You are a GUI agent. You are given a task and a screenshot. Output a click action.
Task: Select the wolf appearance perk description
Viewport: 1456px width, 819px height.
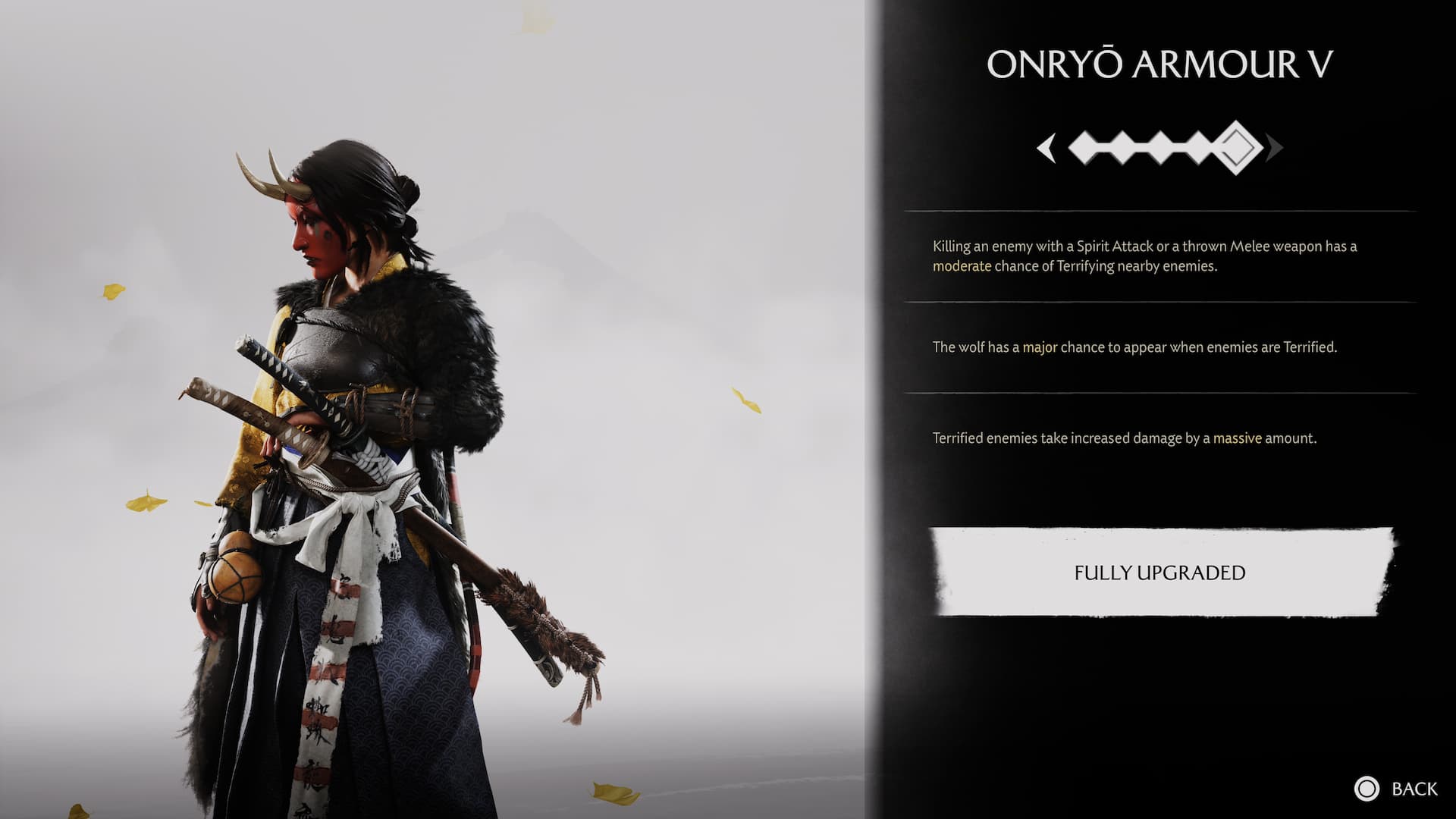[1134, 347]
